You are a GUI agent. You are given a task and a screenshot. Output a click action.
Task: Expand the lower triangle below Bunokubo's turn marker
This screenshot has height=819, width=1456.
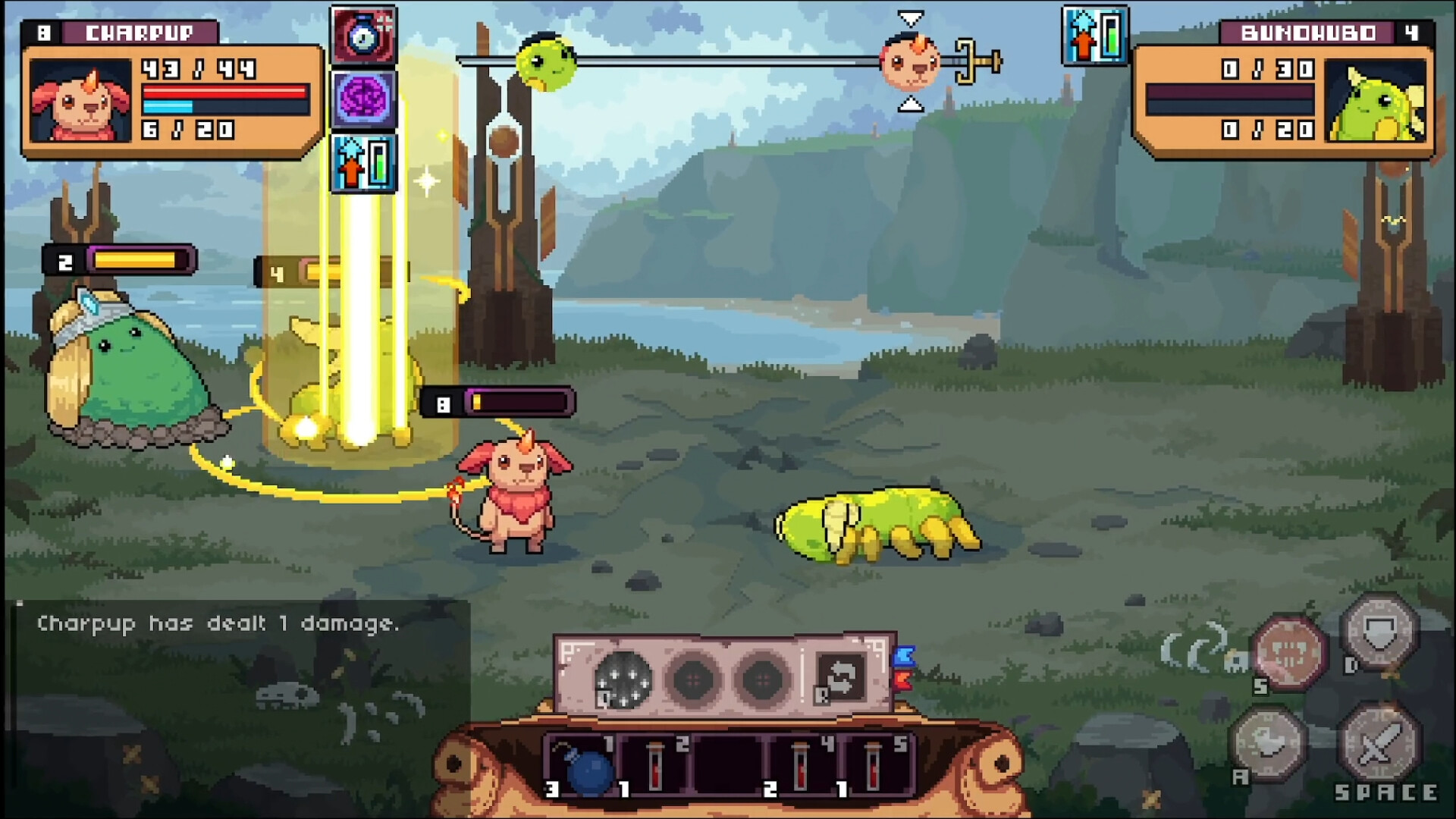pyautogui.click(x=912, y=106)
